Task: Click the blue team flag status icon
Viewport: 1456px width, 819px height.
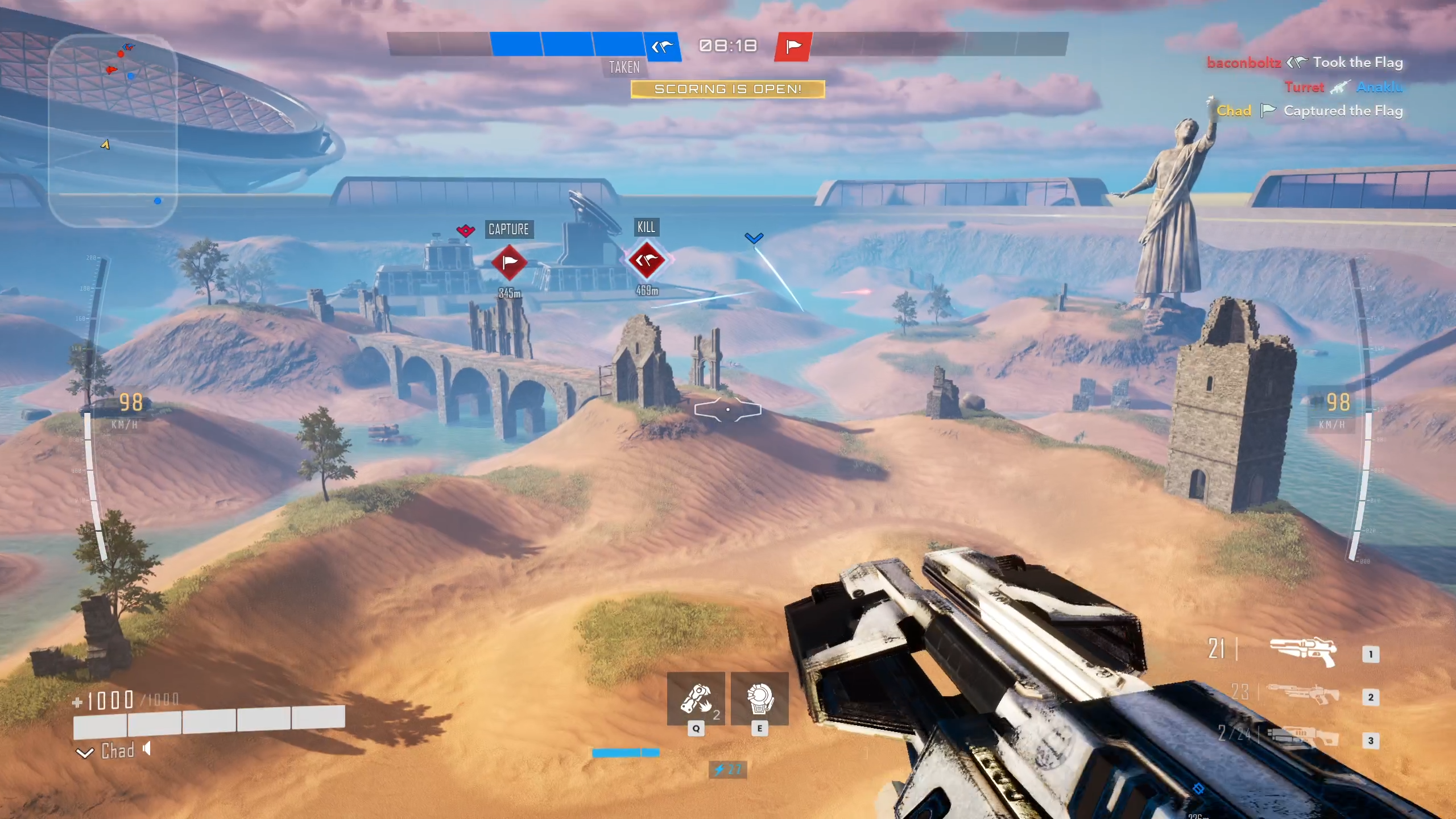Action: click(x=663, y=46)
